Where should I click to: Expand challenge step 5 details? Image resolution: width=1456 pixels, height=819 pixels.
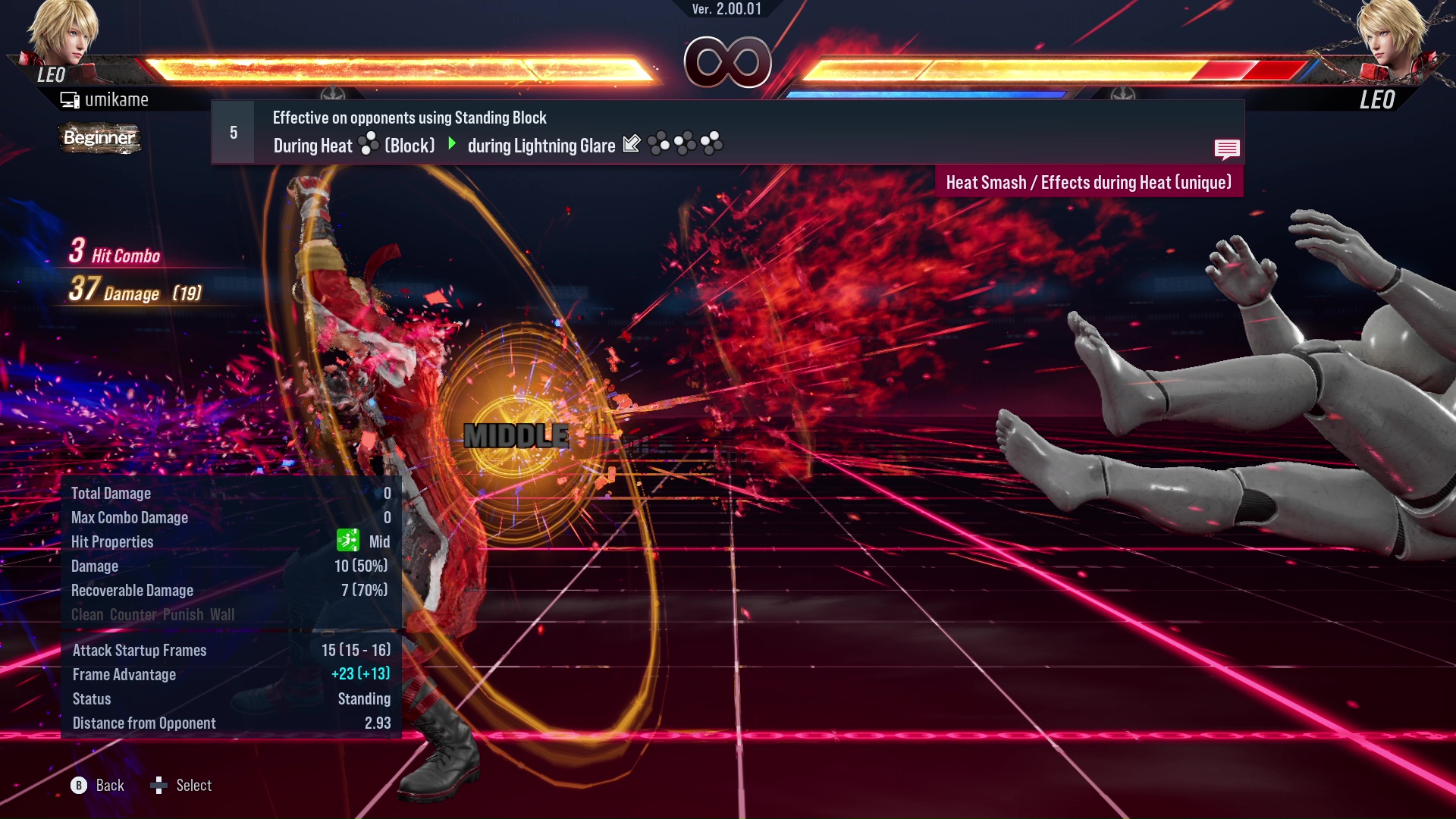pyautogui.click(x=233, y=132)
